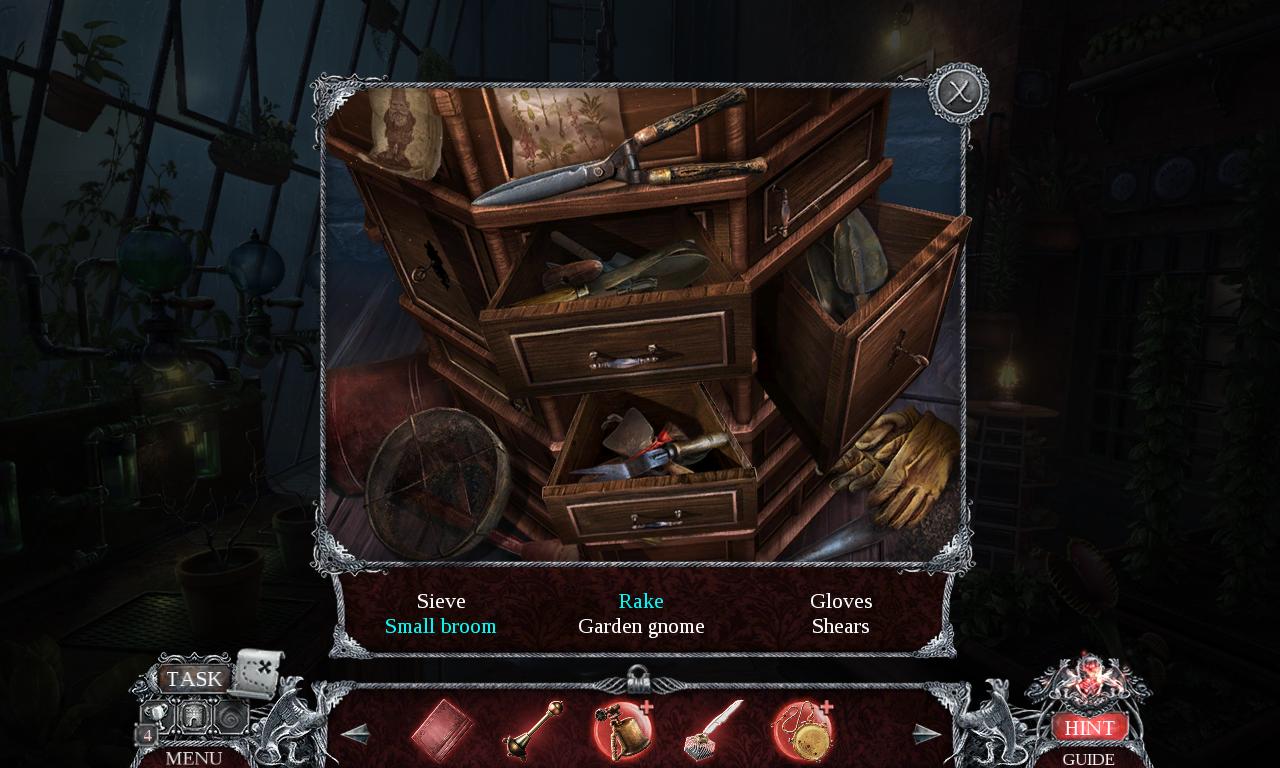Click the word Gloves in the item list
This screenshot has width=1280, height=768.
(x=840, y=601)
